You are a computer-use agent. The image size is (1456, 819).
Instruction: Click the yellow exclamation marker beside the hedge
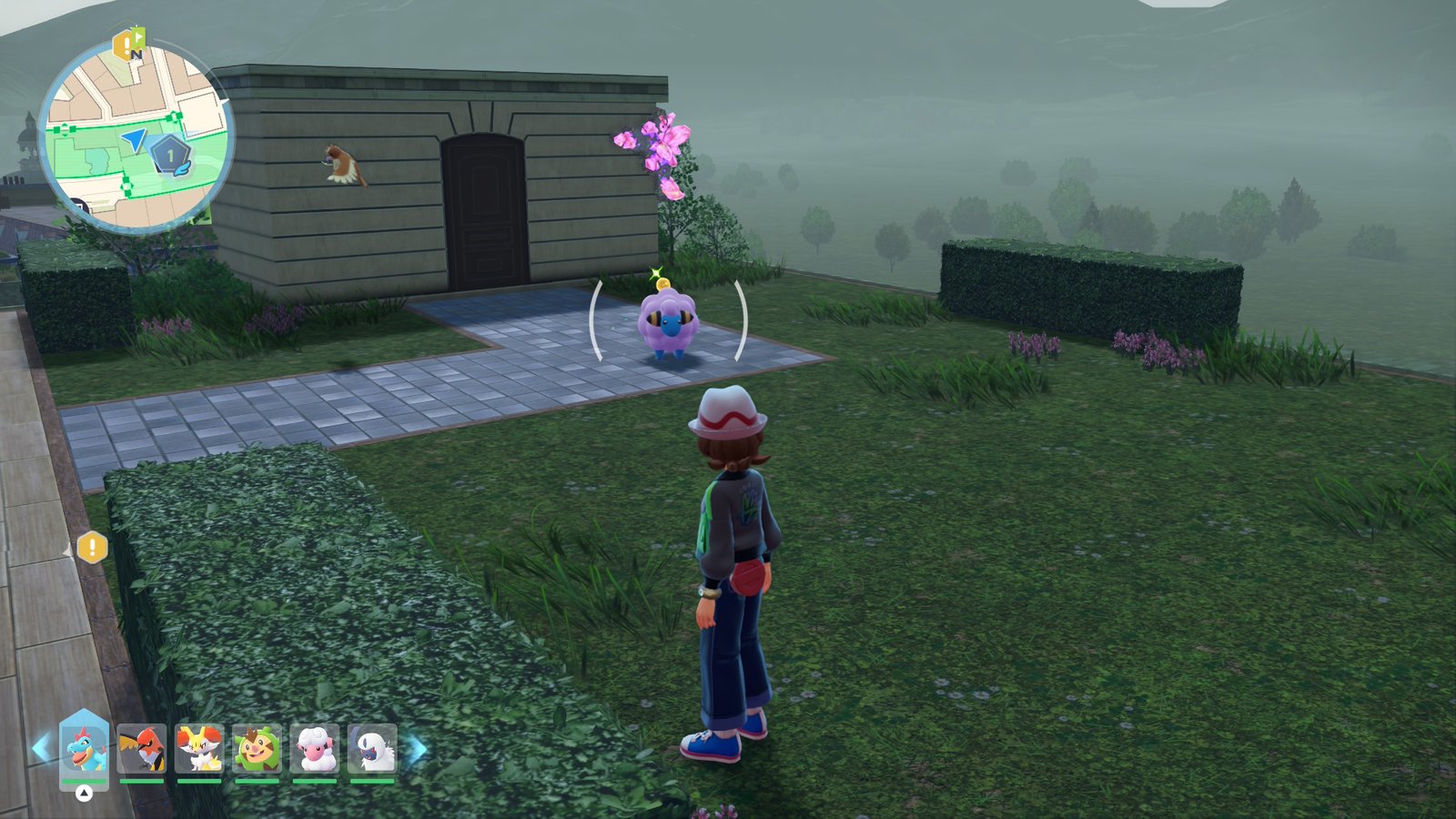coord(92,547)
